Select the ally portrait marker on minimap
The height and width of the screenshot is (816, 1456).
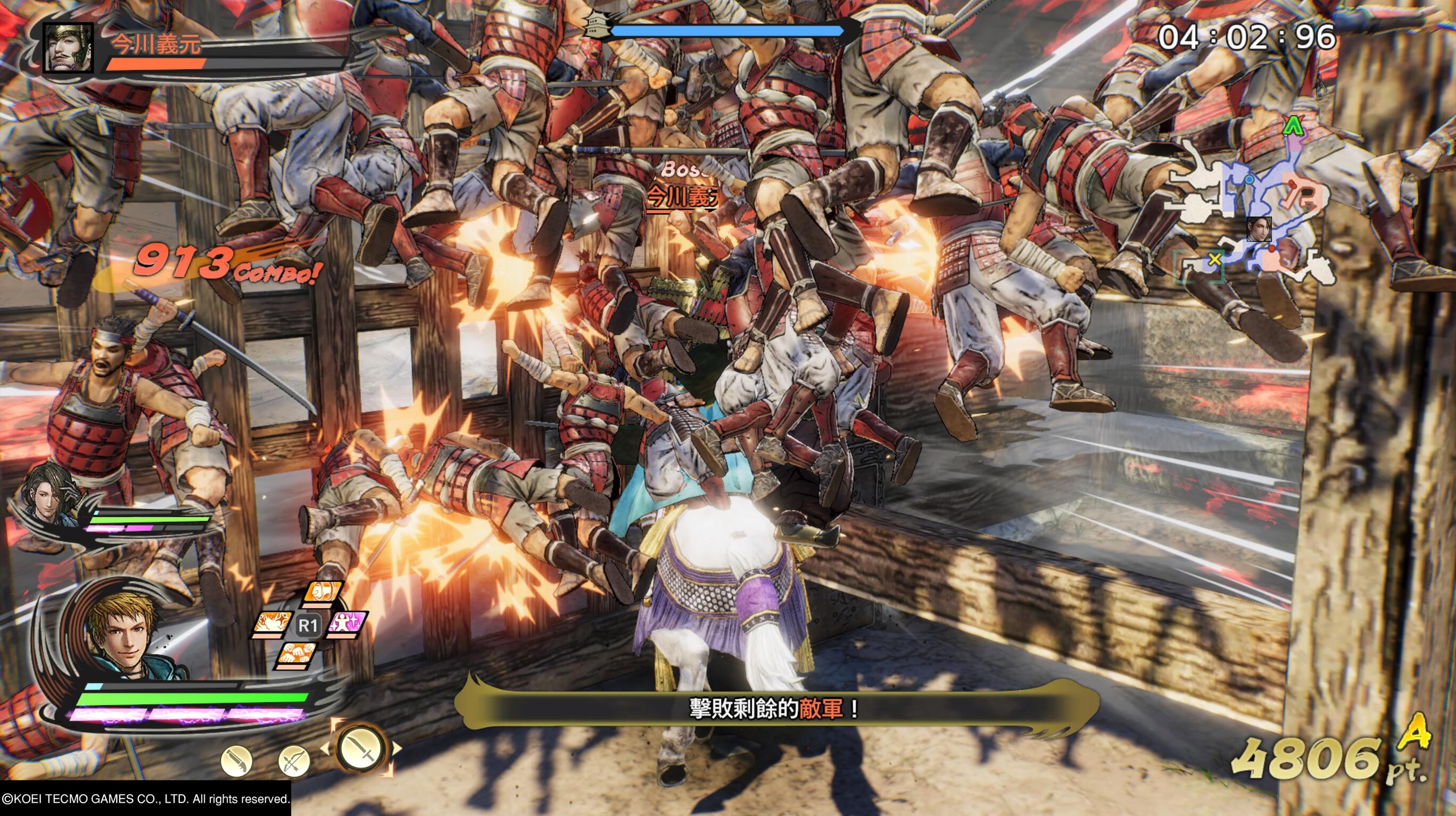coord(1259,229)
